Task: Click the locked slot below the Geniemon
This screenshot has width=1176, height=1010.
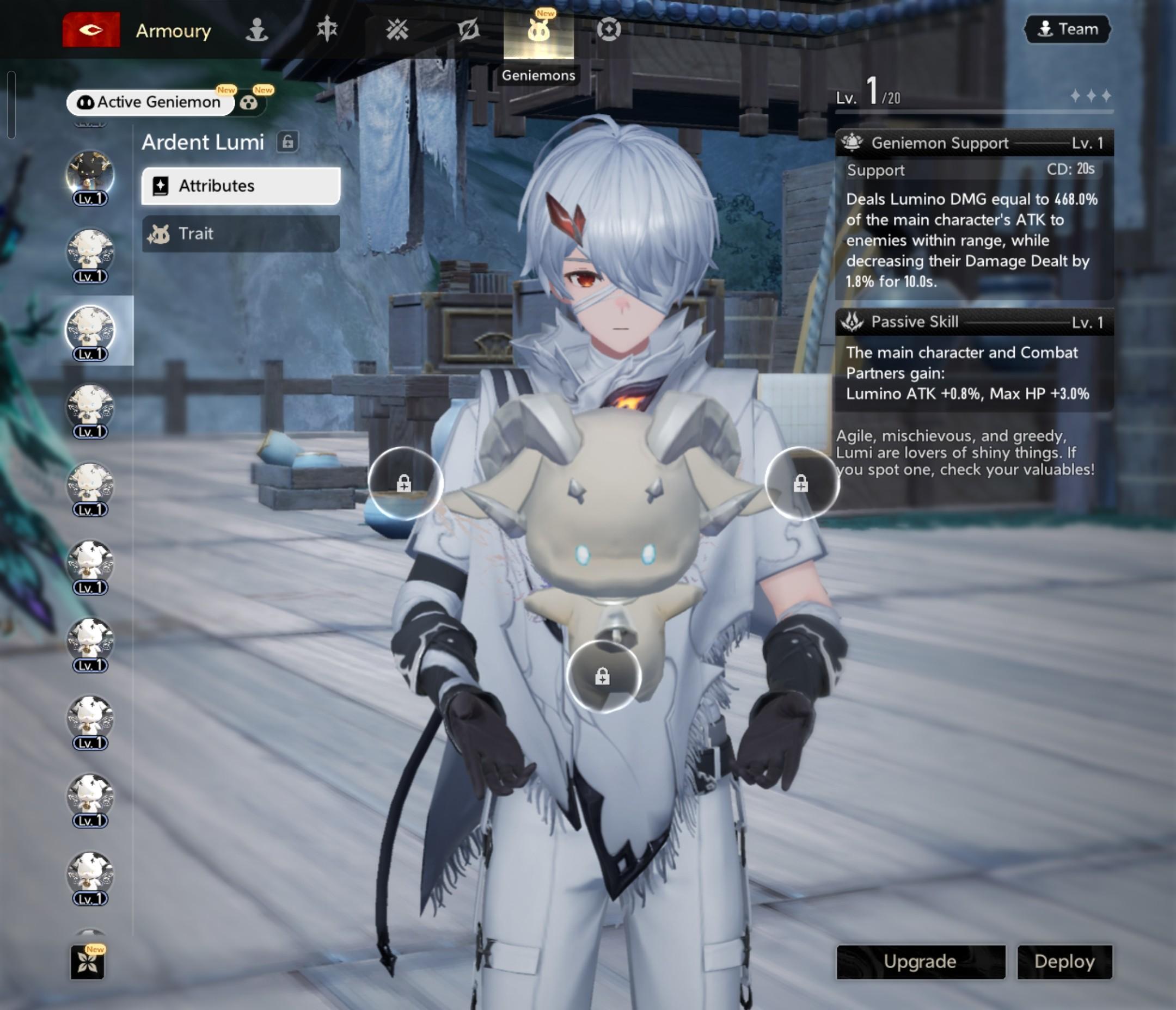Action: (x=603, y=676)
